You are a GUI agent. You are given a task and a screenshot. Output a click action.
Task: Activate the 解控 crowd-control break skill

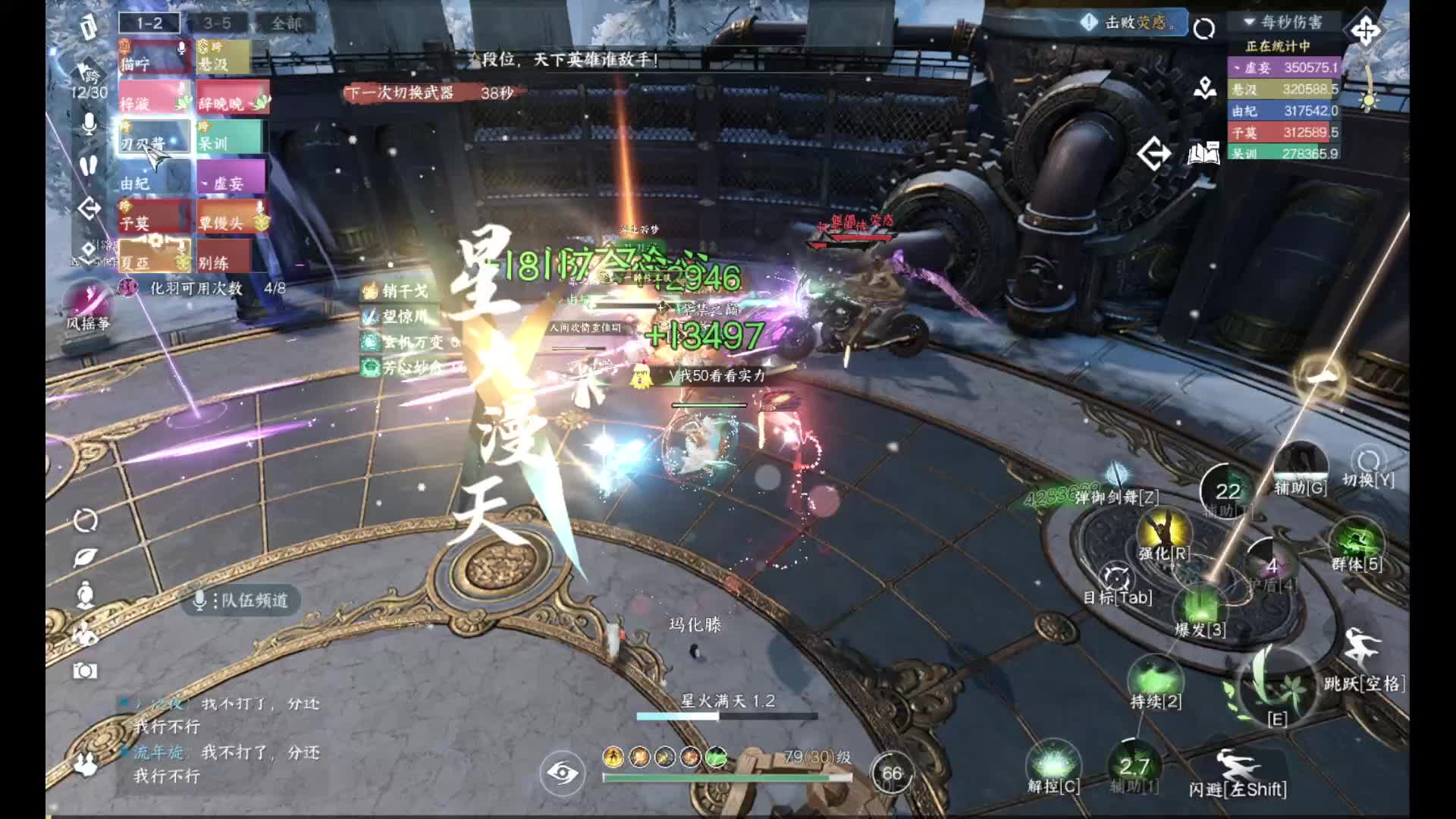pos(1053,763)
